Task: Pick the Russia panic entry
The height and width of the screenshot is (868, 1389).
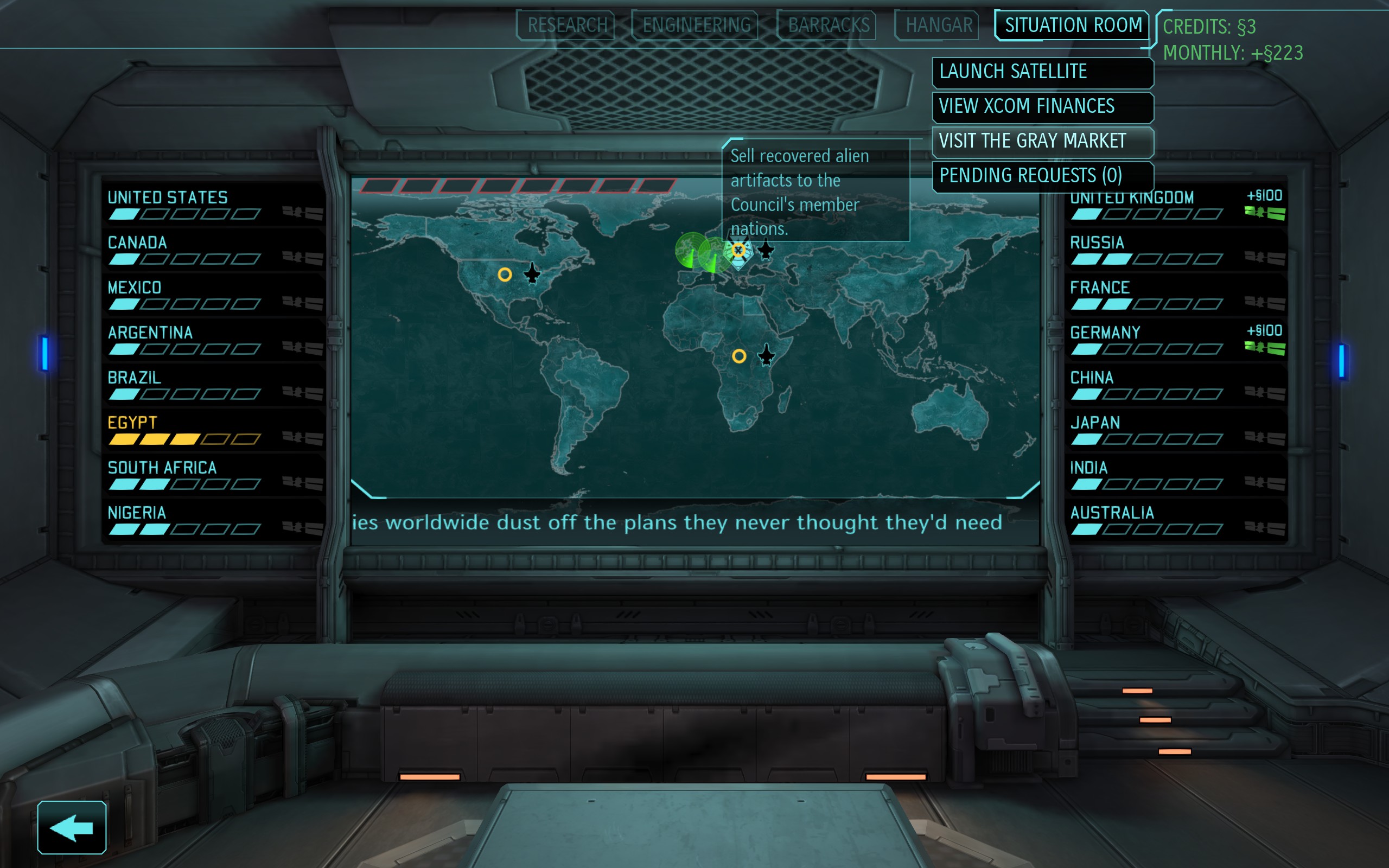Action: [x=1175, y=250]
